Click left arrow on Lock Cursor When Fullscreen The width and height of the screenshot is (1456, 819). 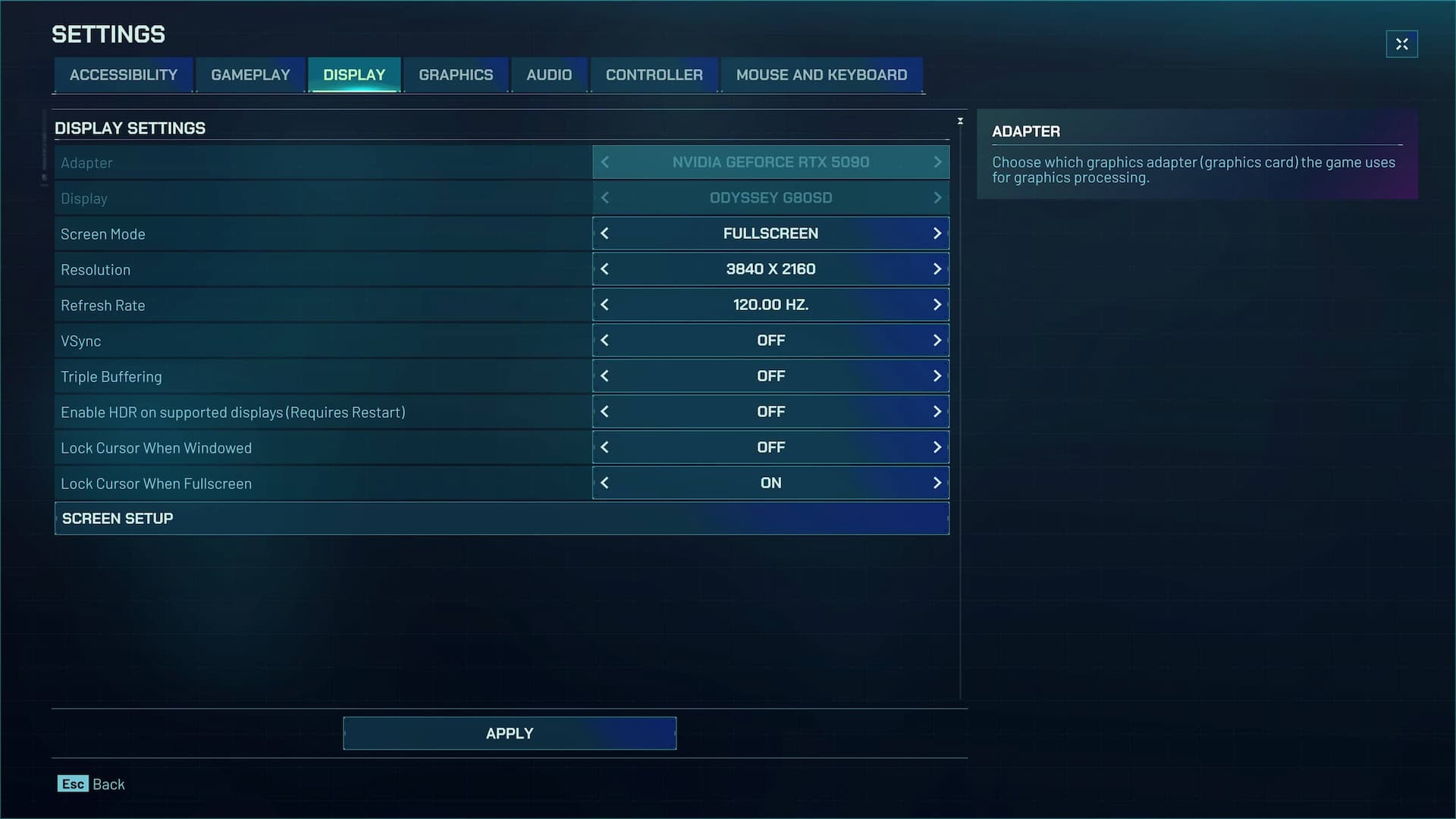pos(604,483)
